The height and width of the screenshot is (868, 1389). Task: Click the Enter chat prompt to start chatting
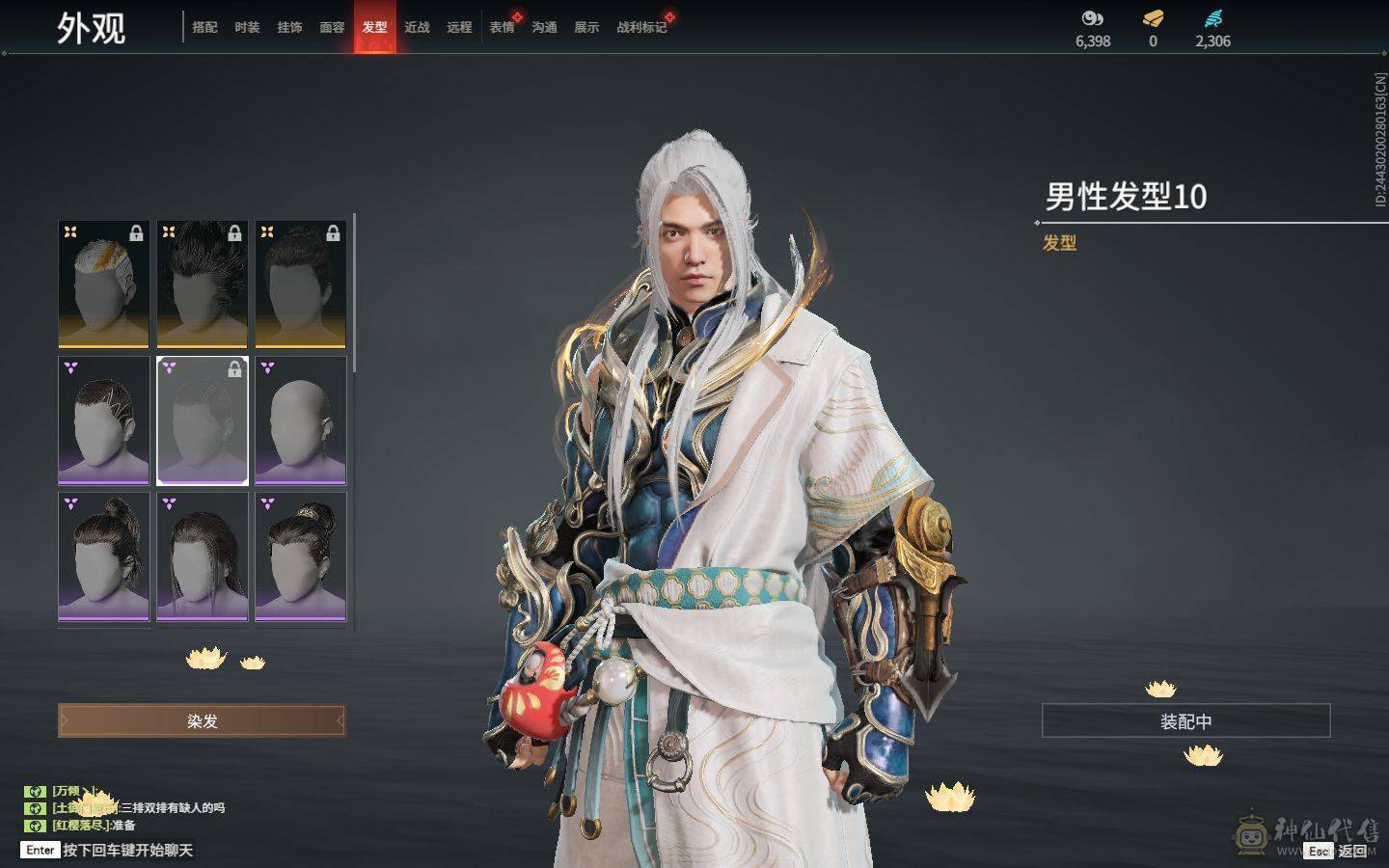[40, 850]
